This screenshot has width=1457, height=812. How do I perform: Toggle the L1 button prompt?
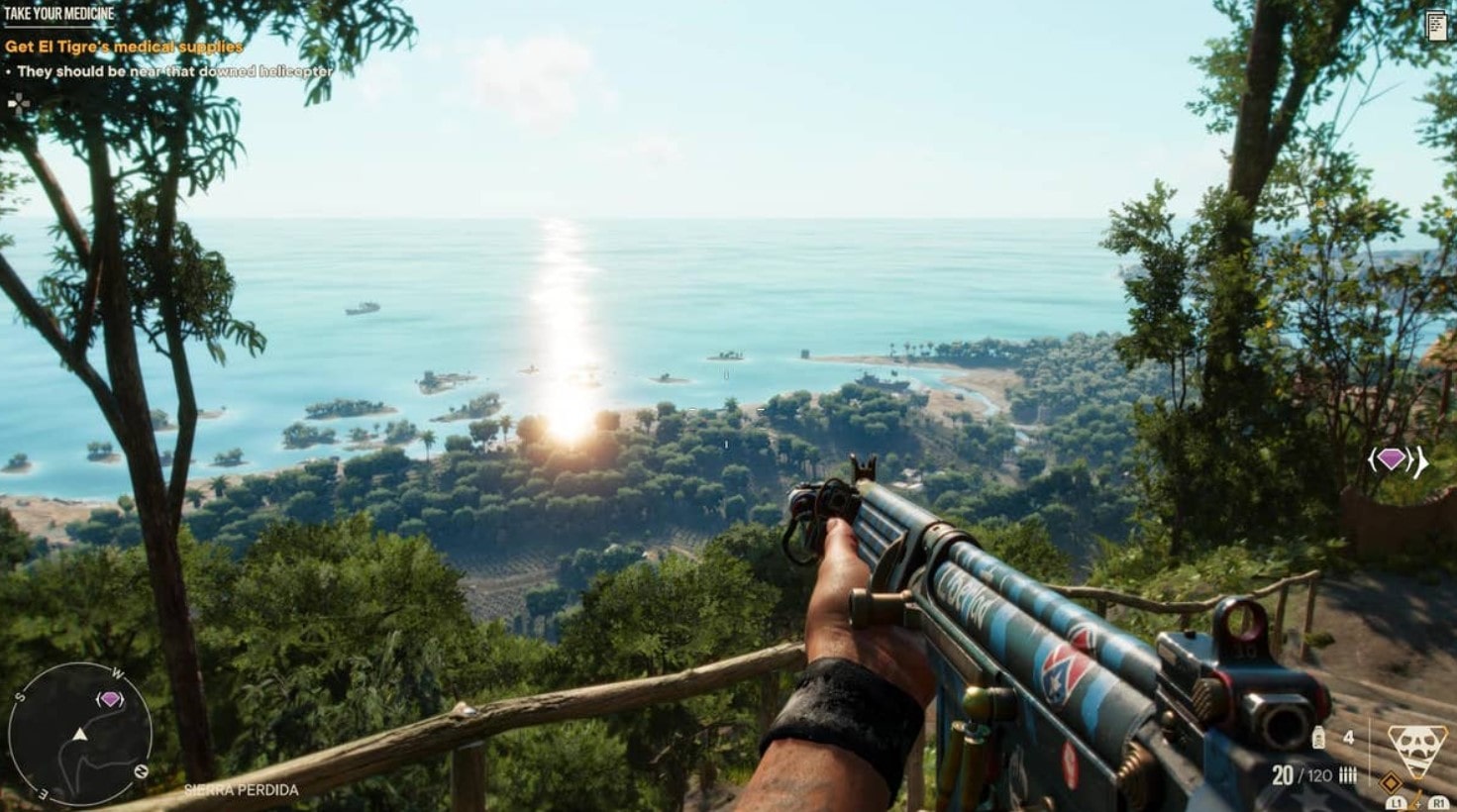point(1397,803)
